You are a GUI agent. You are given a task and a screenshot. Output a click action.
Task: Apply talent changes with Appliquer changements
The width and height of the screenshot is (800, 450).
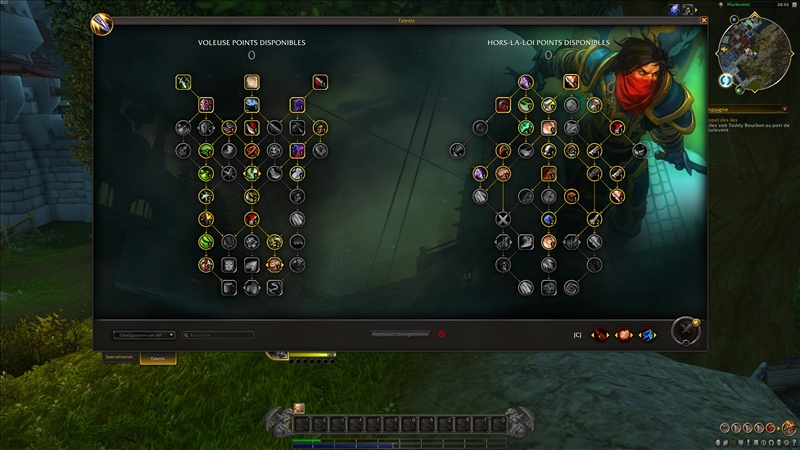point(400,334)
